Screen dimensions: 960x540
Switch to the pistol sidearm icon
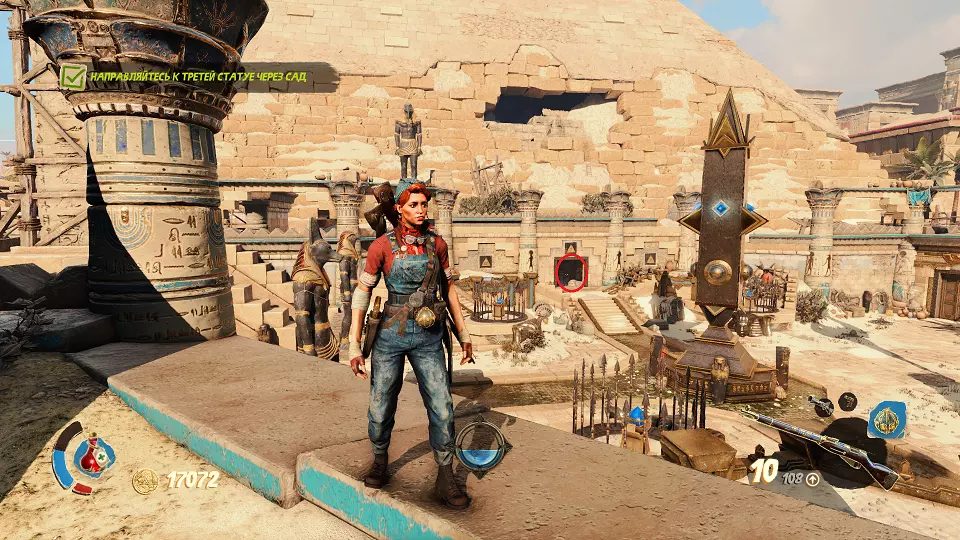tap(820, 404)
